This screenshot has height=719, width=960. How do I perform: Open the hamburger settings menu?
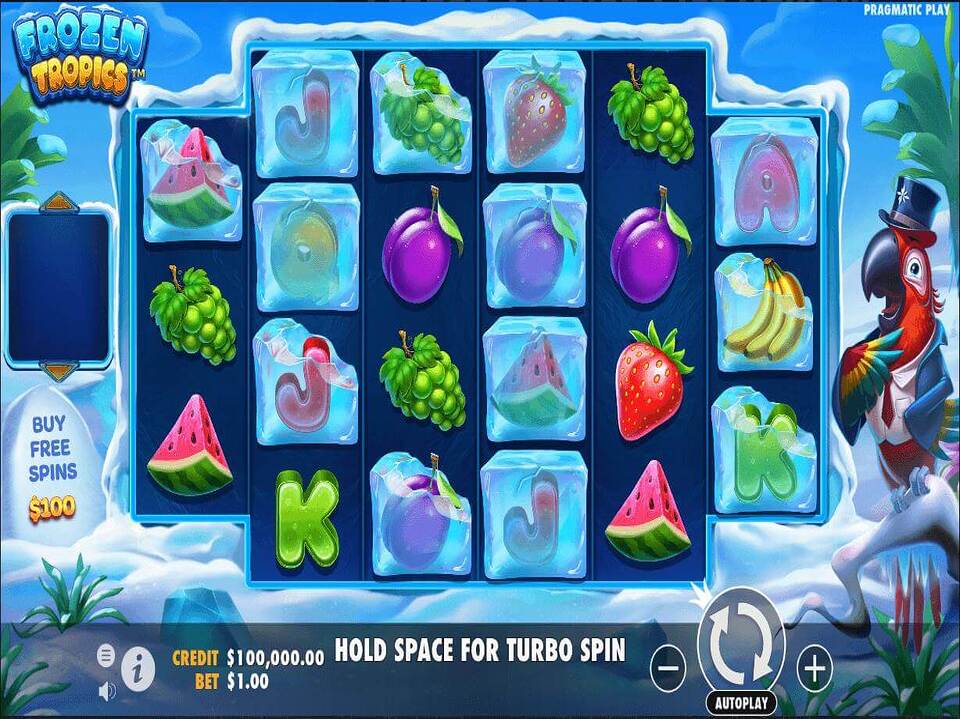click(x=106, y=656)
